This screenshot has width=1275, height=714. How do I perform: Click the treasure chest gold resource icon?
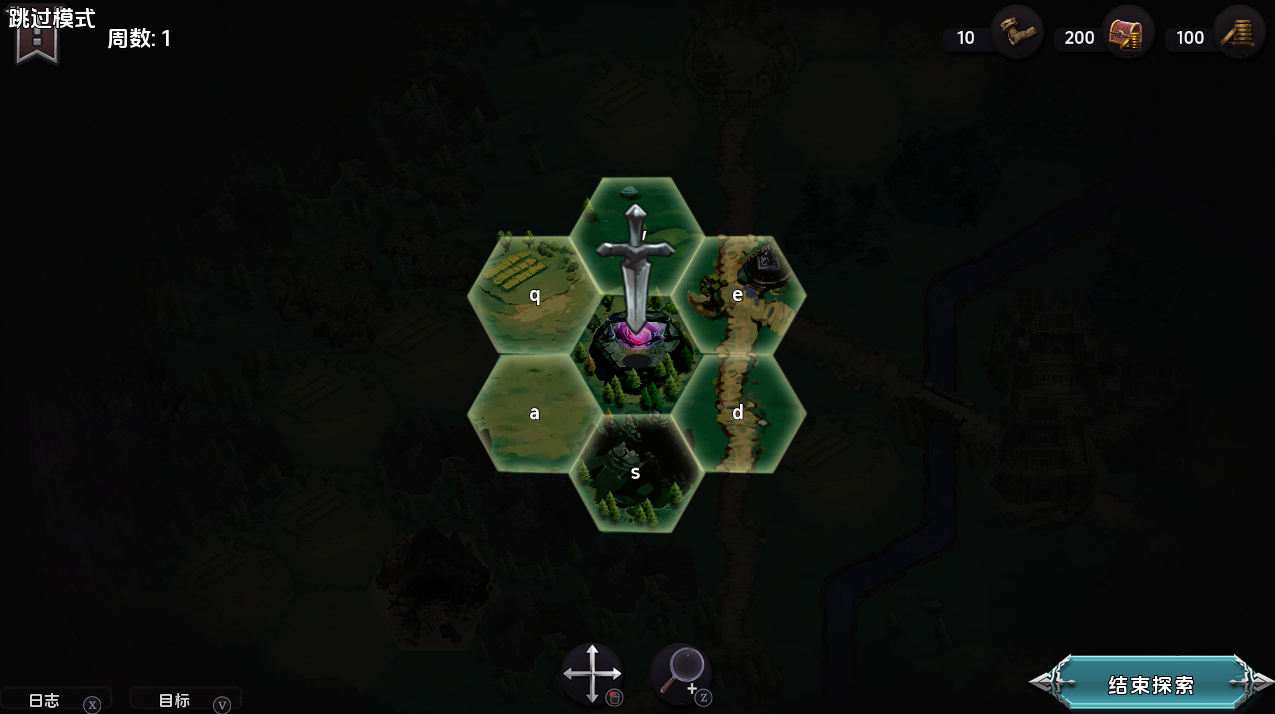tap(1128, 33)
